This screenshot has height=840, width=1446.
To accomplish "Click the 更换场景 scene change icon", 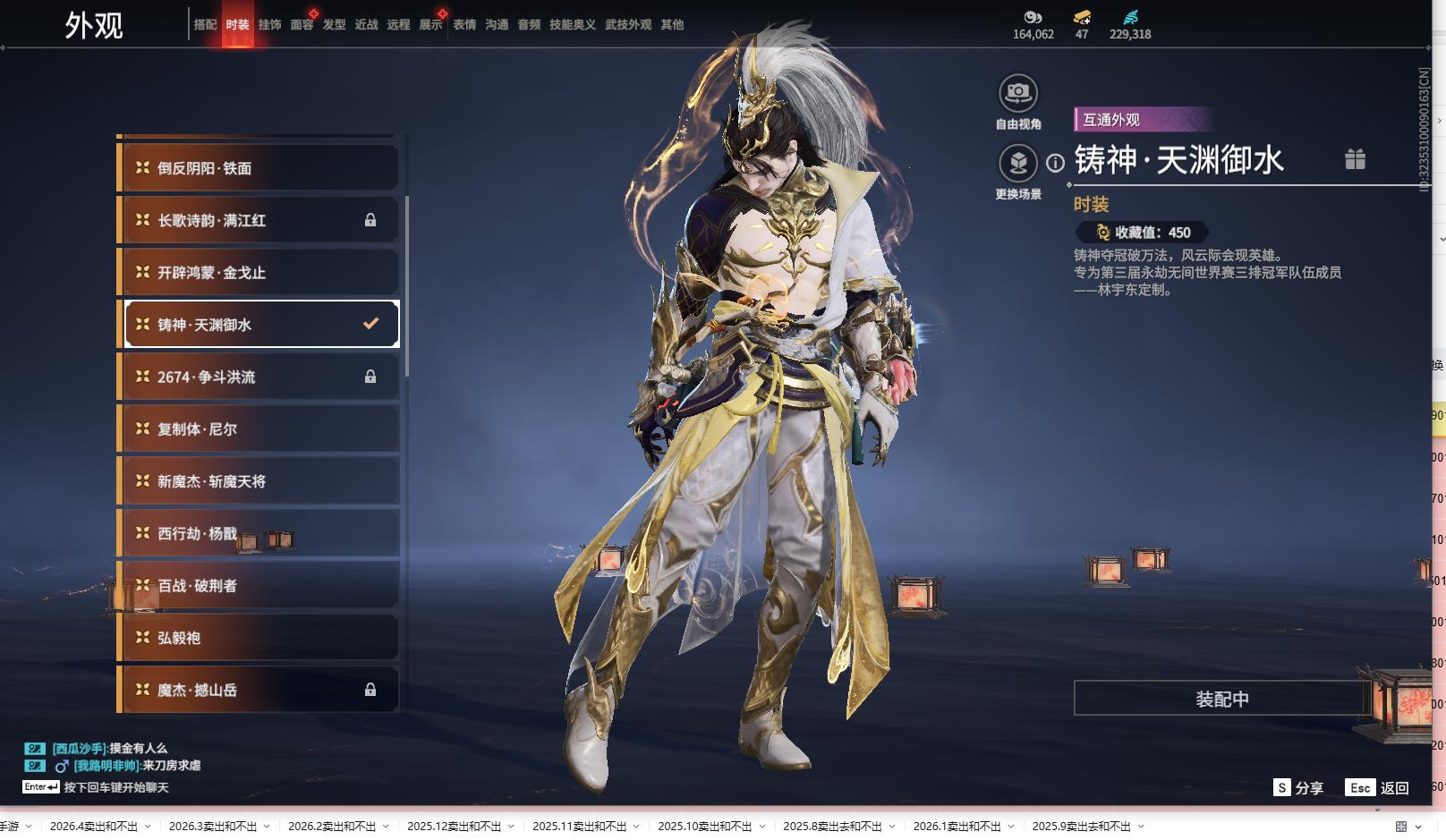I will (1017, 164).
